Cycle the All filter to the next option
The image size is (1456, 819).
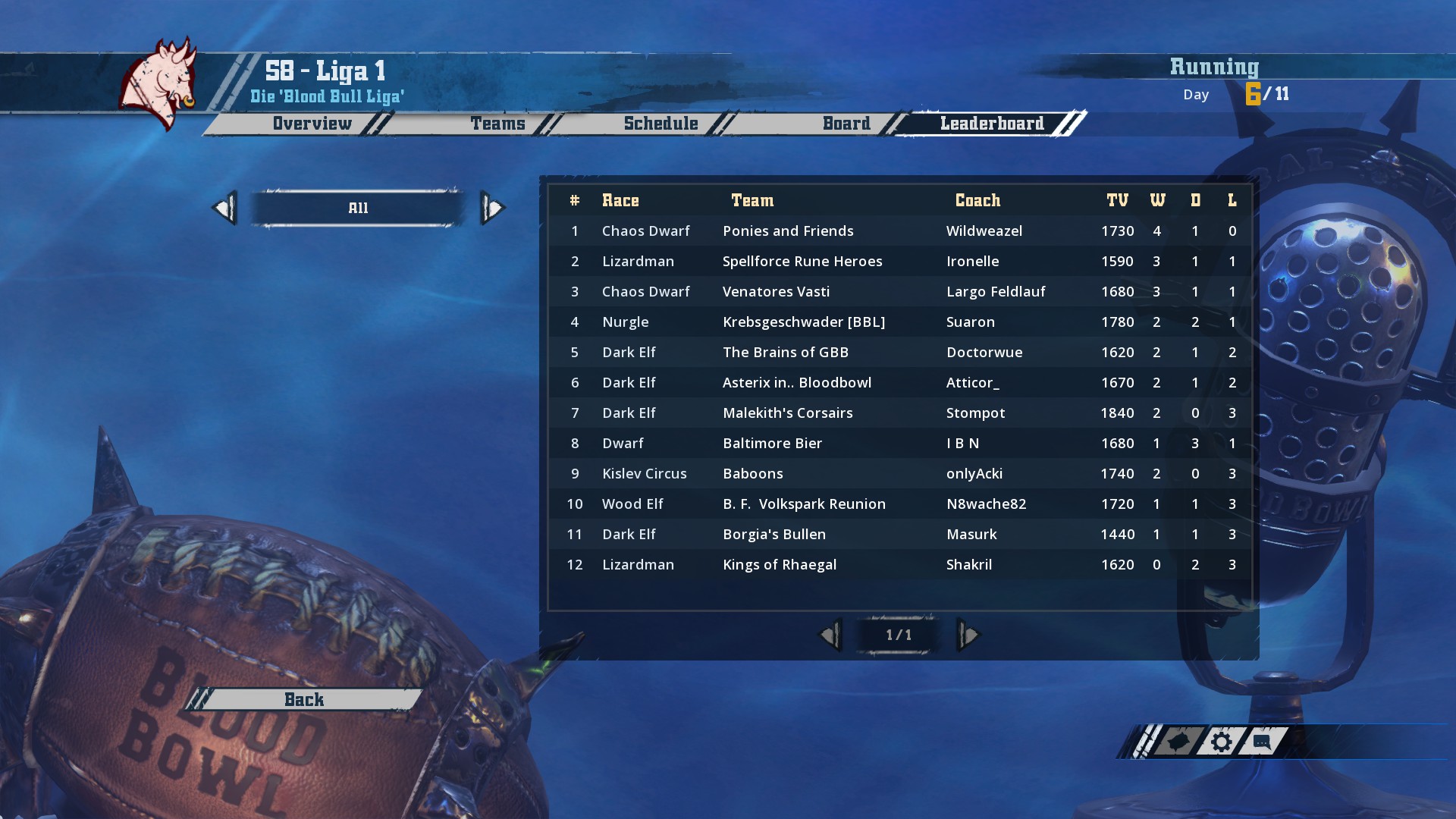492,208
